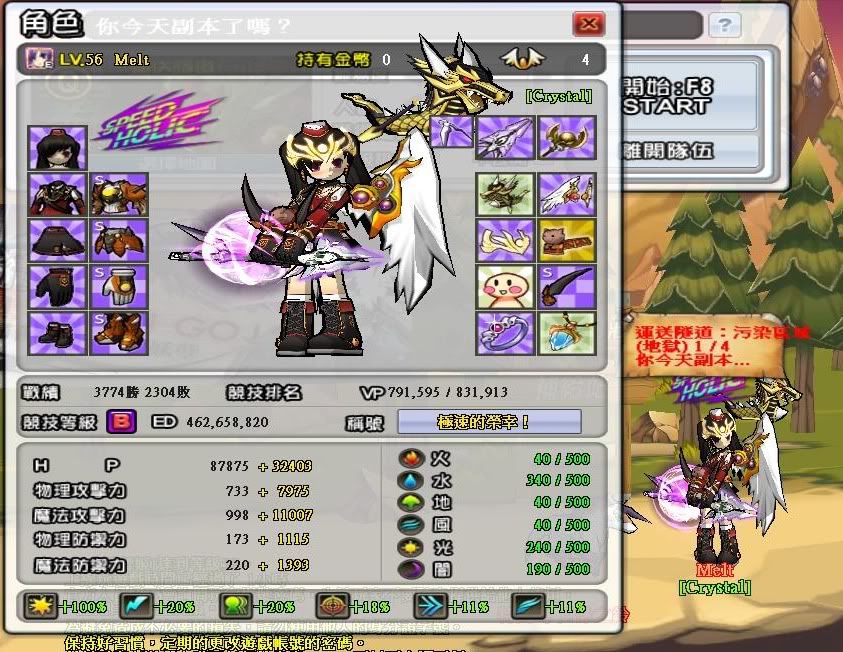843x652 pixels.
Task: Click the 極速的榮幸 title field
Action: tap(489, 422)
